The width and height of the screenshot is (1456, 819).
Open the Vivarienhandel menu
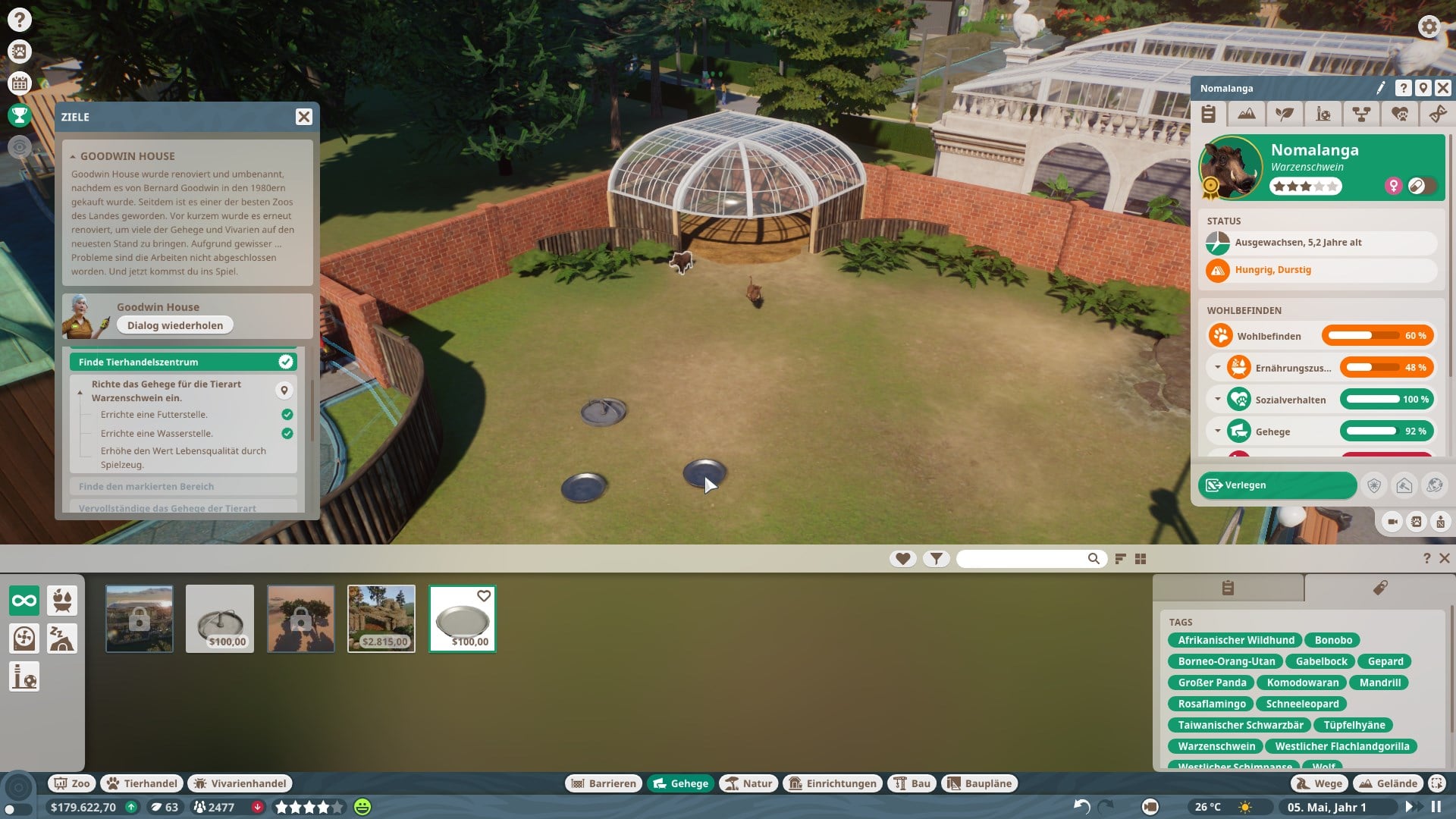(240, 783)
